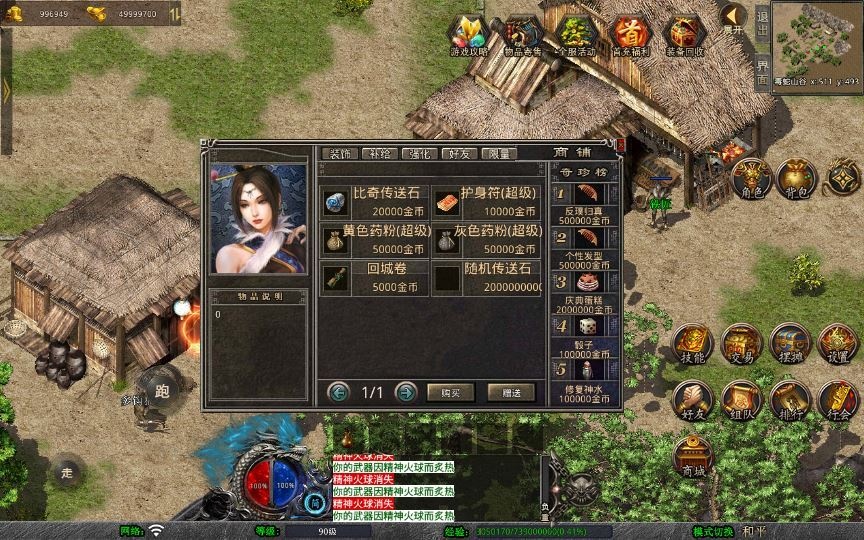
Task: Close the shop window
Action: [620, 145]
